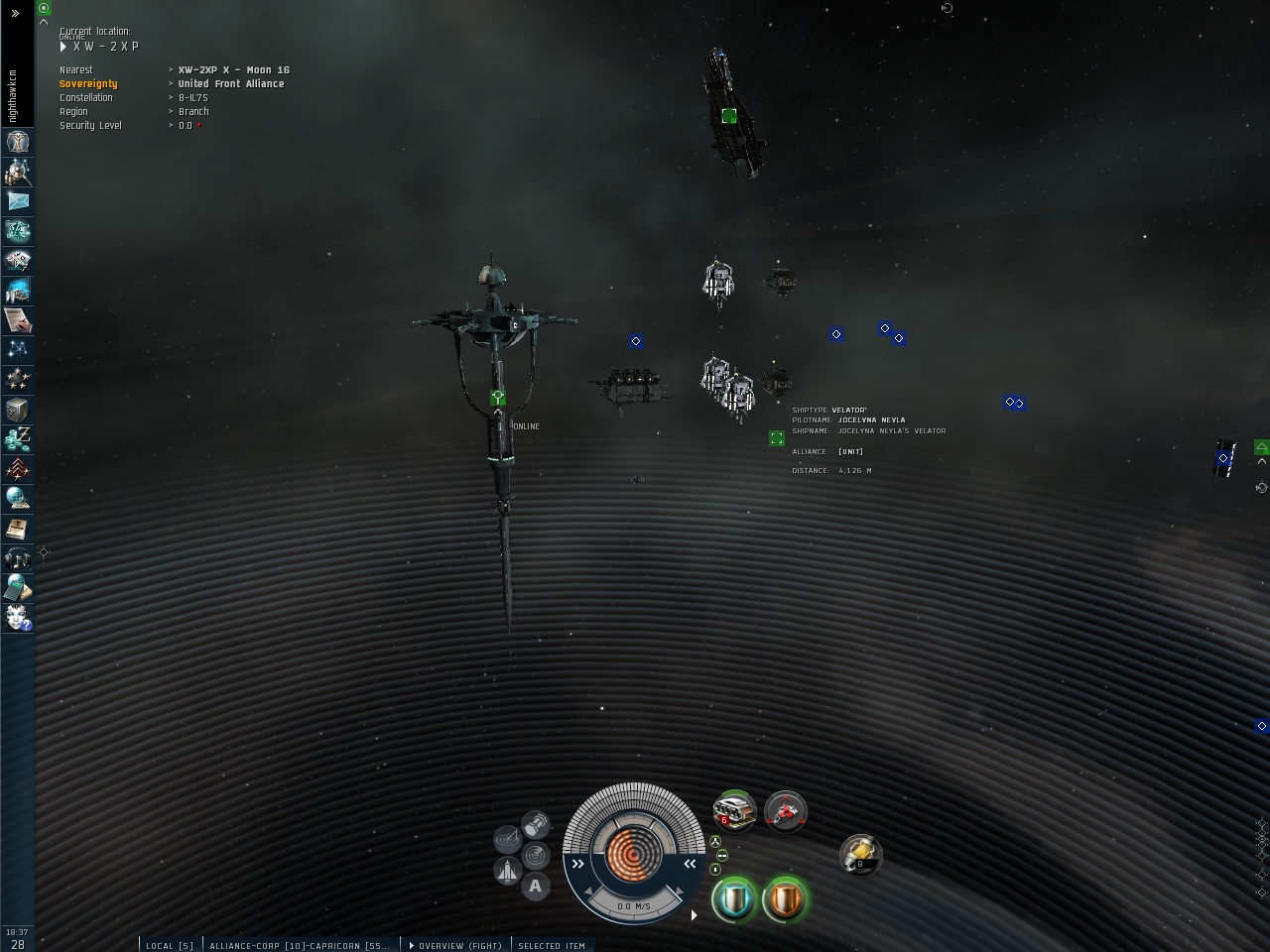The image size is (1270, 952).
Task: Switch to the Alliance-Corp channel tab
Action: 299,945
